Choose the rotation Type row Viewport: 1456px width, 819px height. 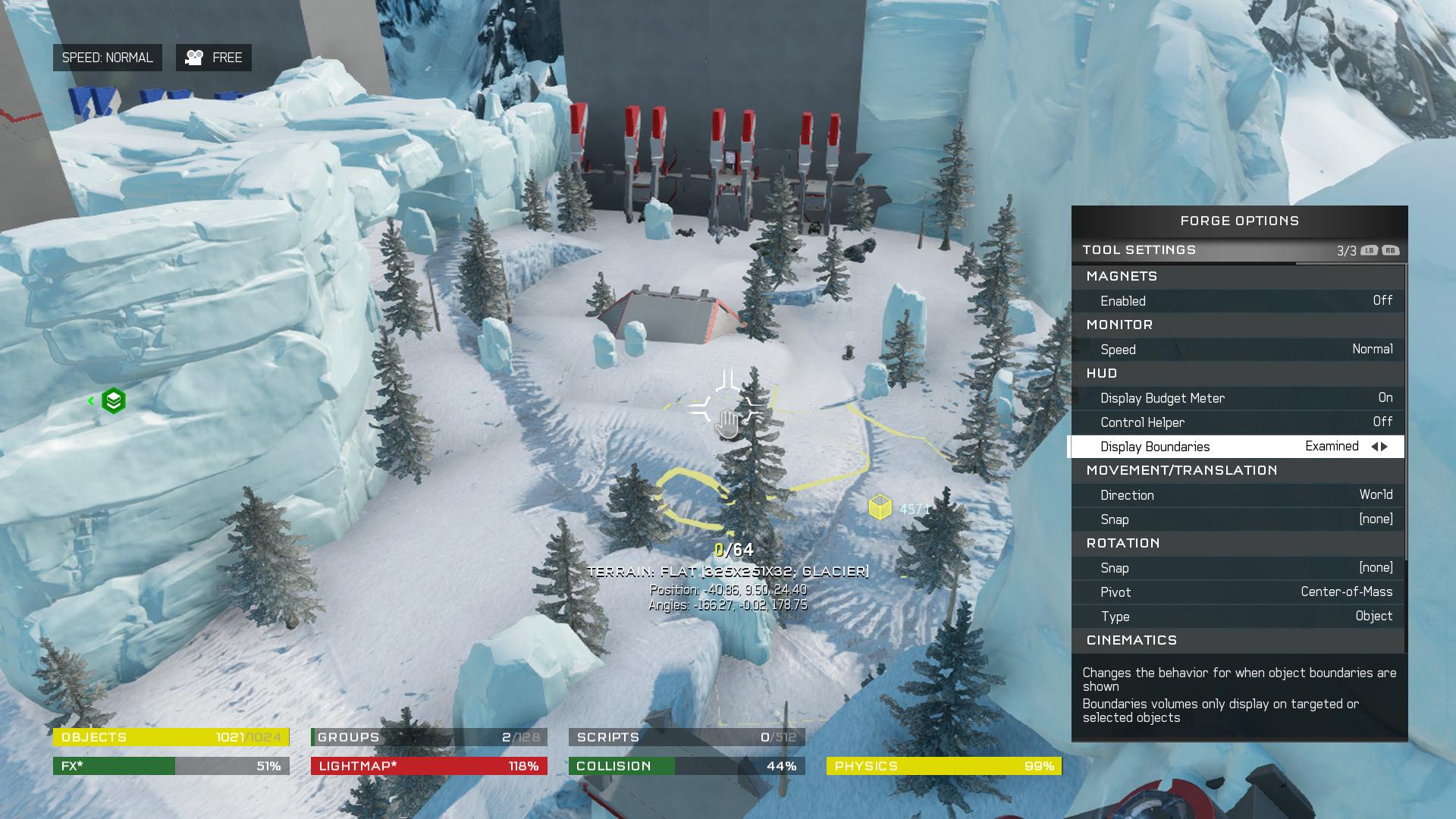click(1238, 617)
